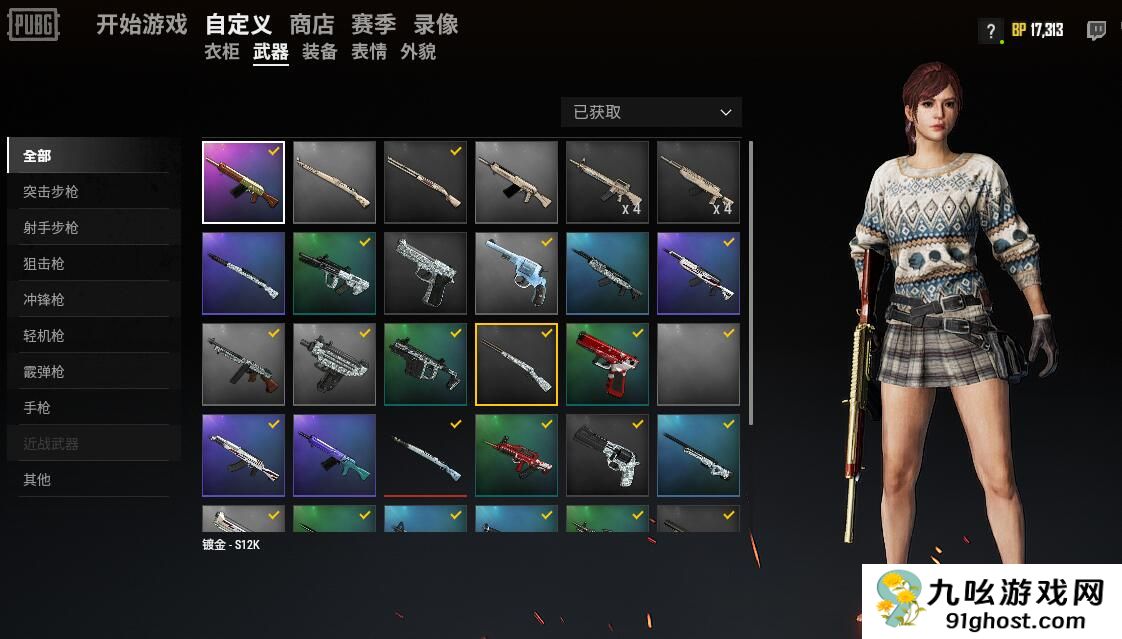Expand the 已获取 filter dropdown
1122x639 pixels.
click(651, 112)
